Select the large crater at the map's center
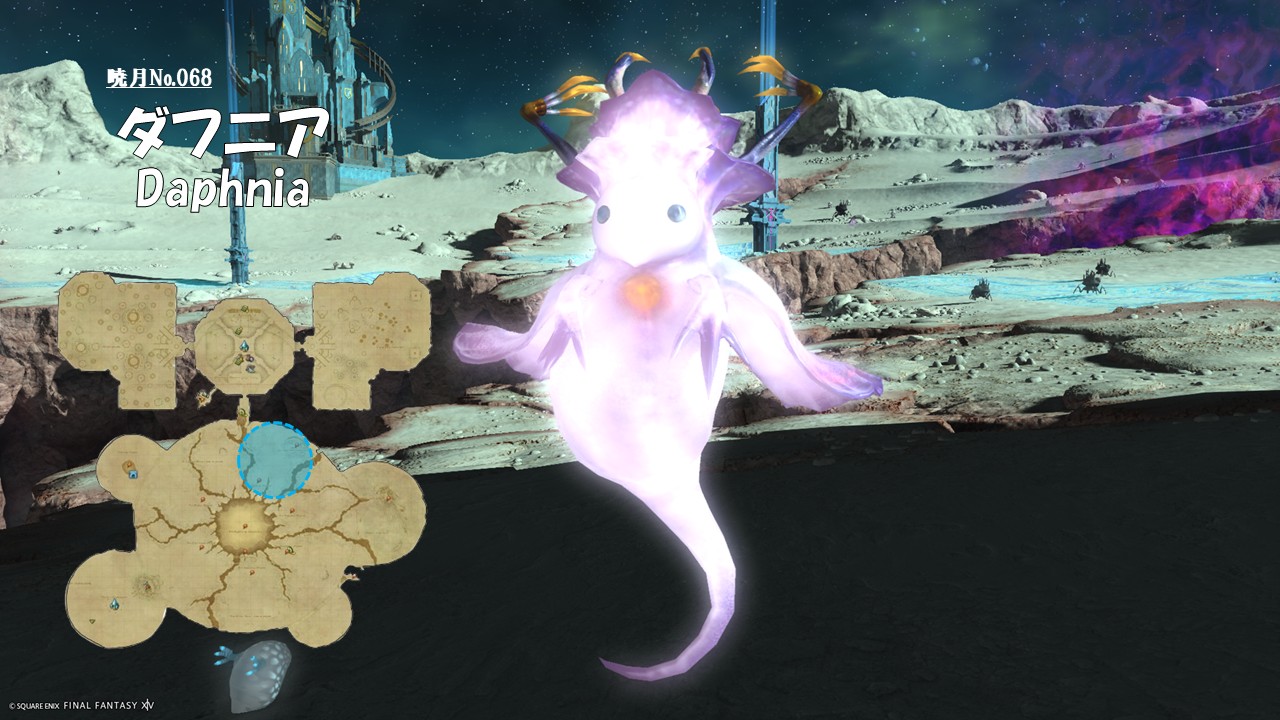This screenshot has height=720, width=1280. click(240, 522)
